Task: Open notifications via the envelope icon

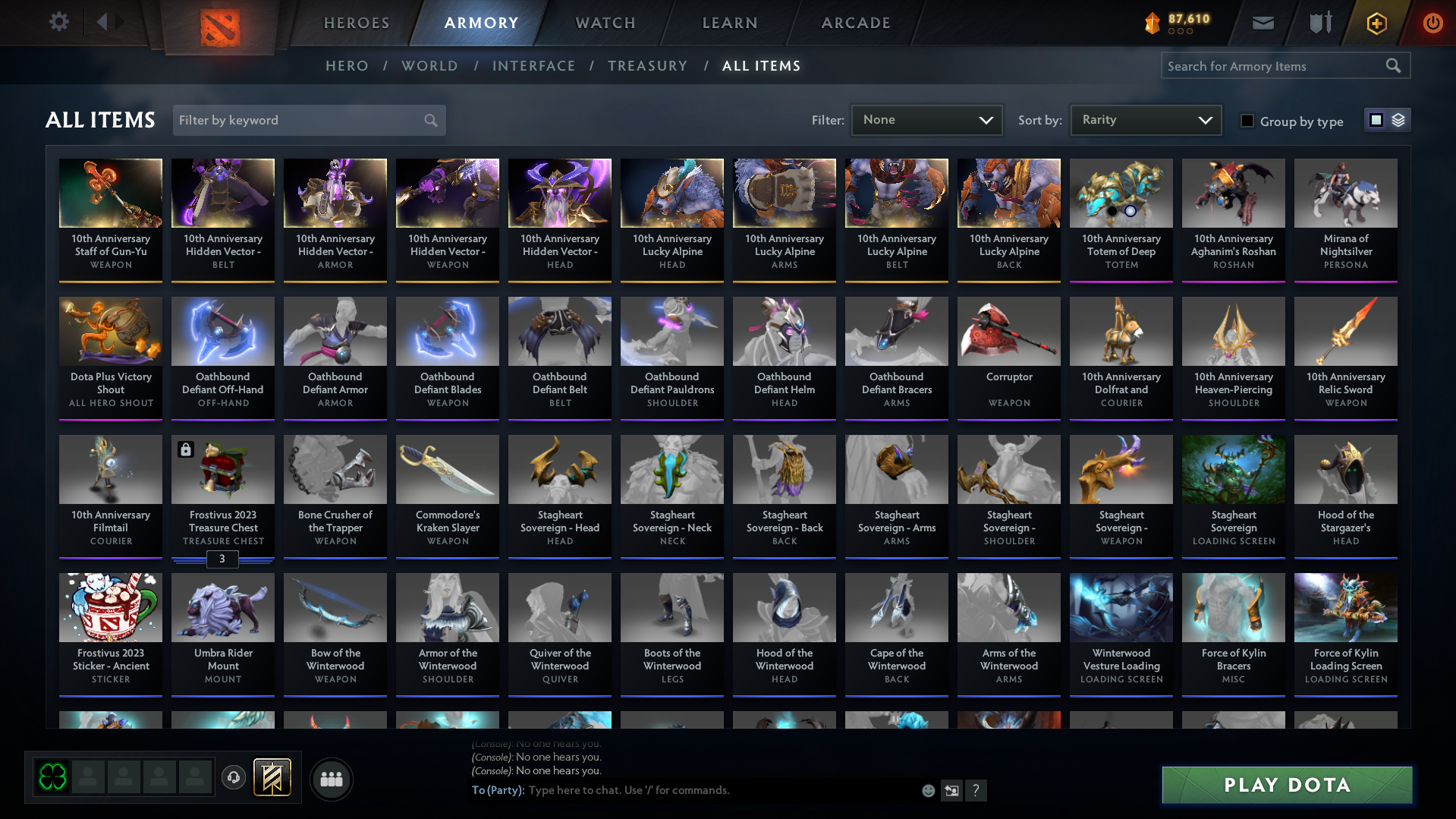Action: point(1262,23)
